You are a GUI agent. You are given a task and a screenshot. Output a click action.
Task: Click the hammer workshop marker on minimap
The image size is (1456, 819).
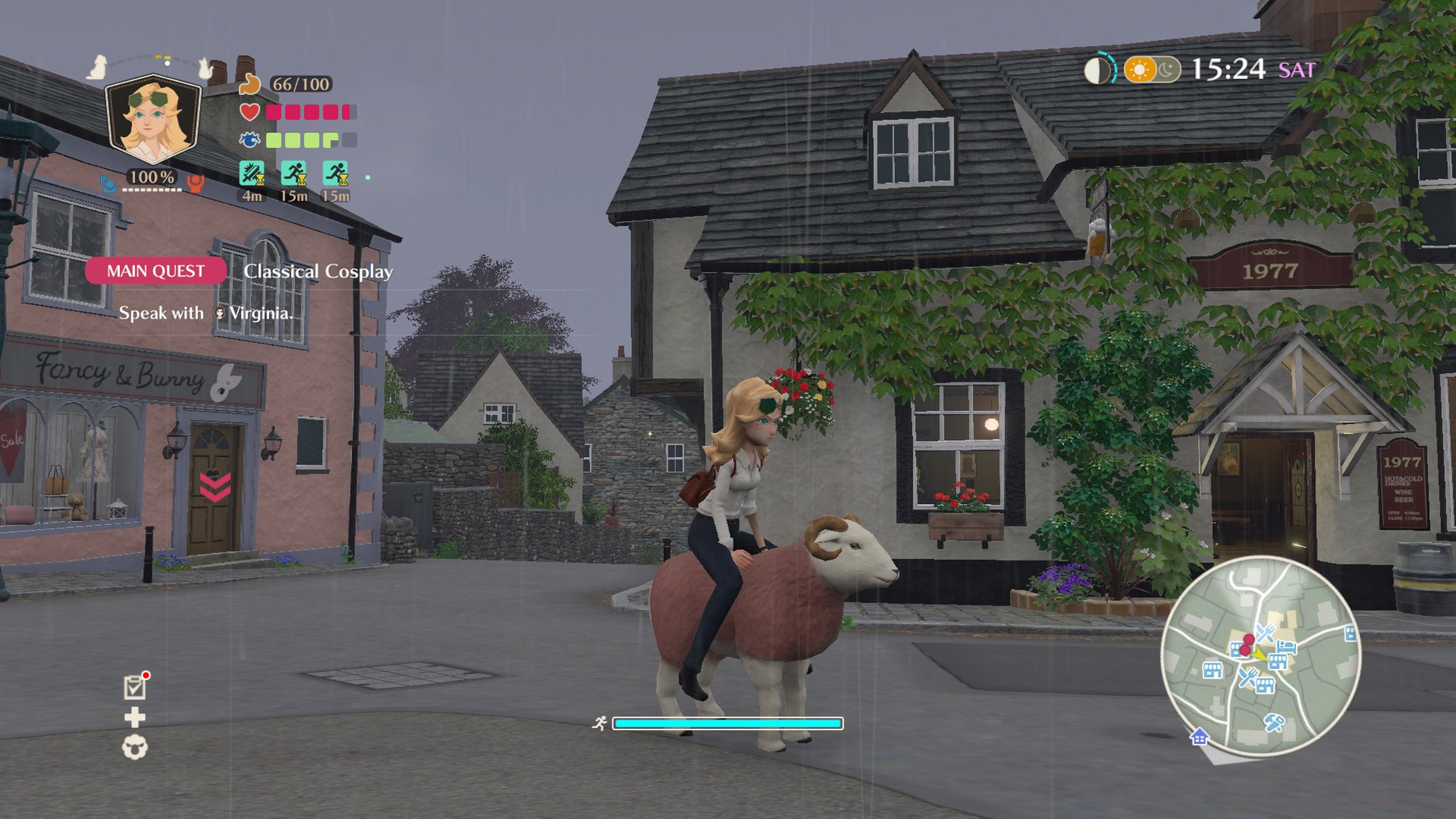1273,723
